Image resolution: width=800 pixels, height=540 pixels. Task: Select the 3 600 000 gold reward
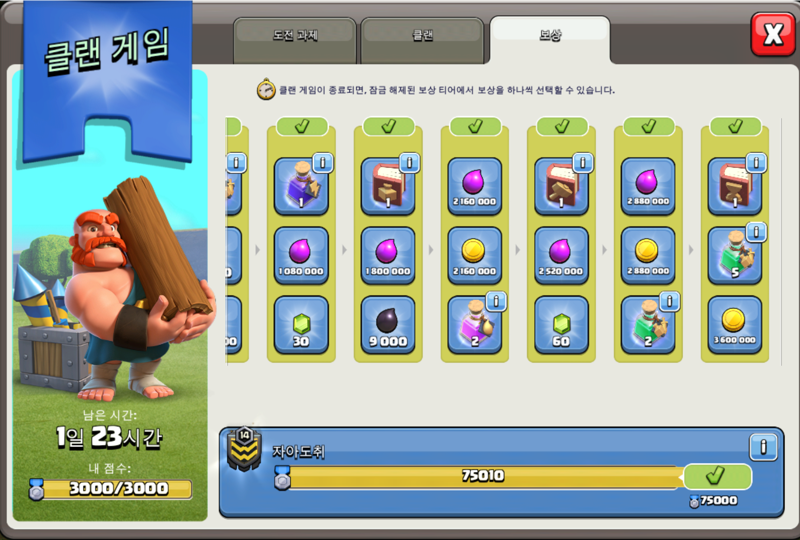tap(735, 324)
